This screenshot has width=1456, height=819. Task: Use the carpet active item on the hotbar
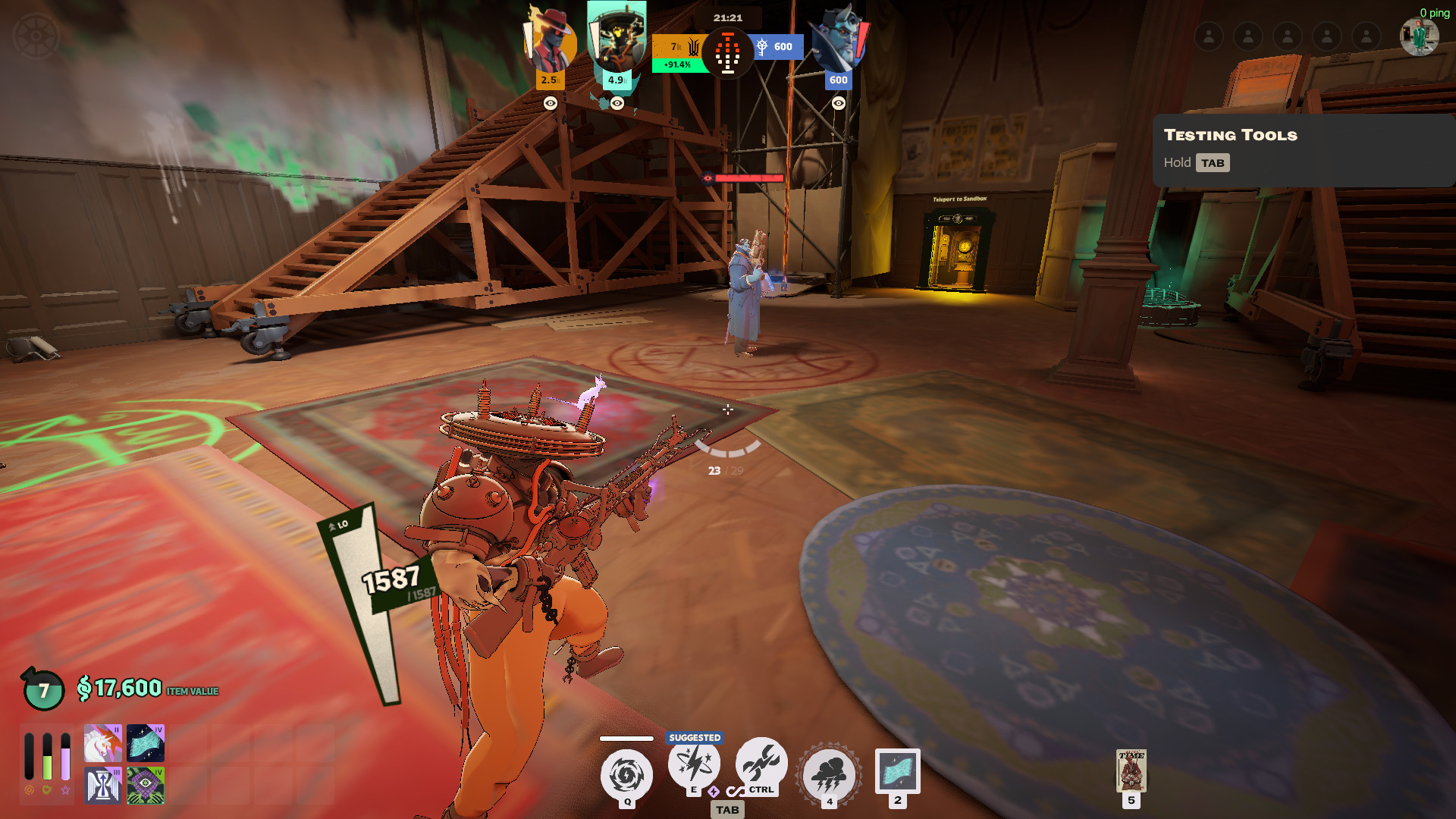pos(897,770)
